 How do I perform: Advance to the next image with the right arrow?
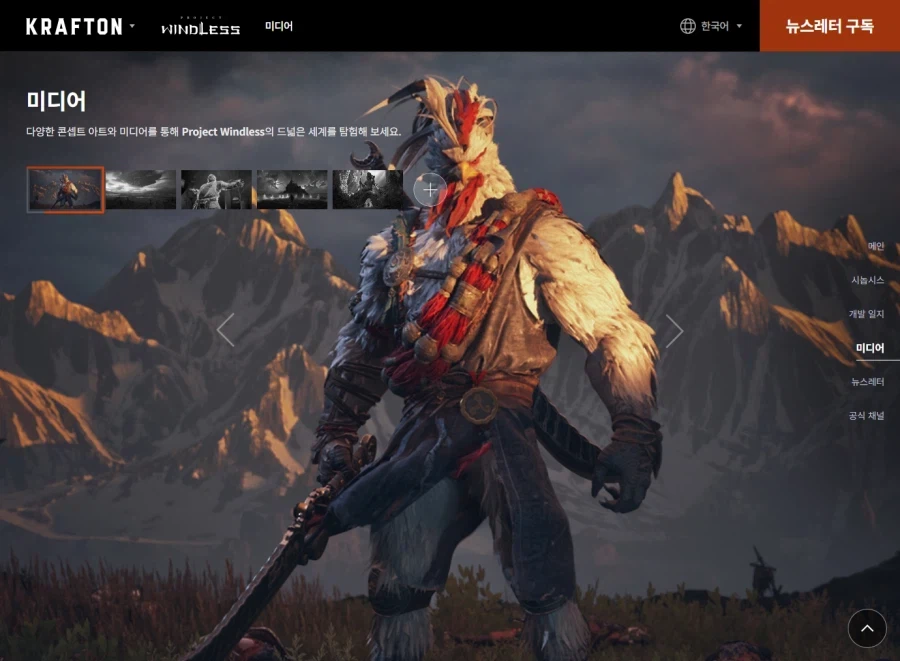[x=674, y=330]
